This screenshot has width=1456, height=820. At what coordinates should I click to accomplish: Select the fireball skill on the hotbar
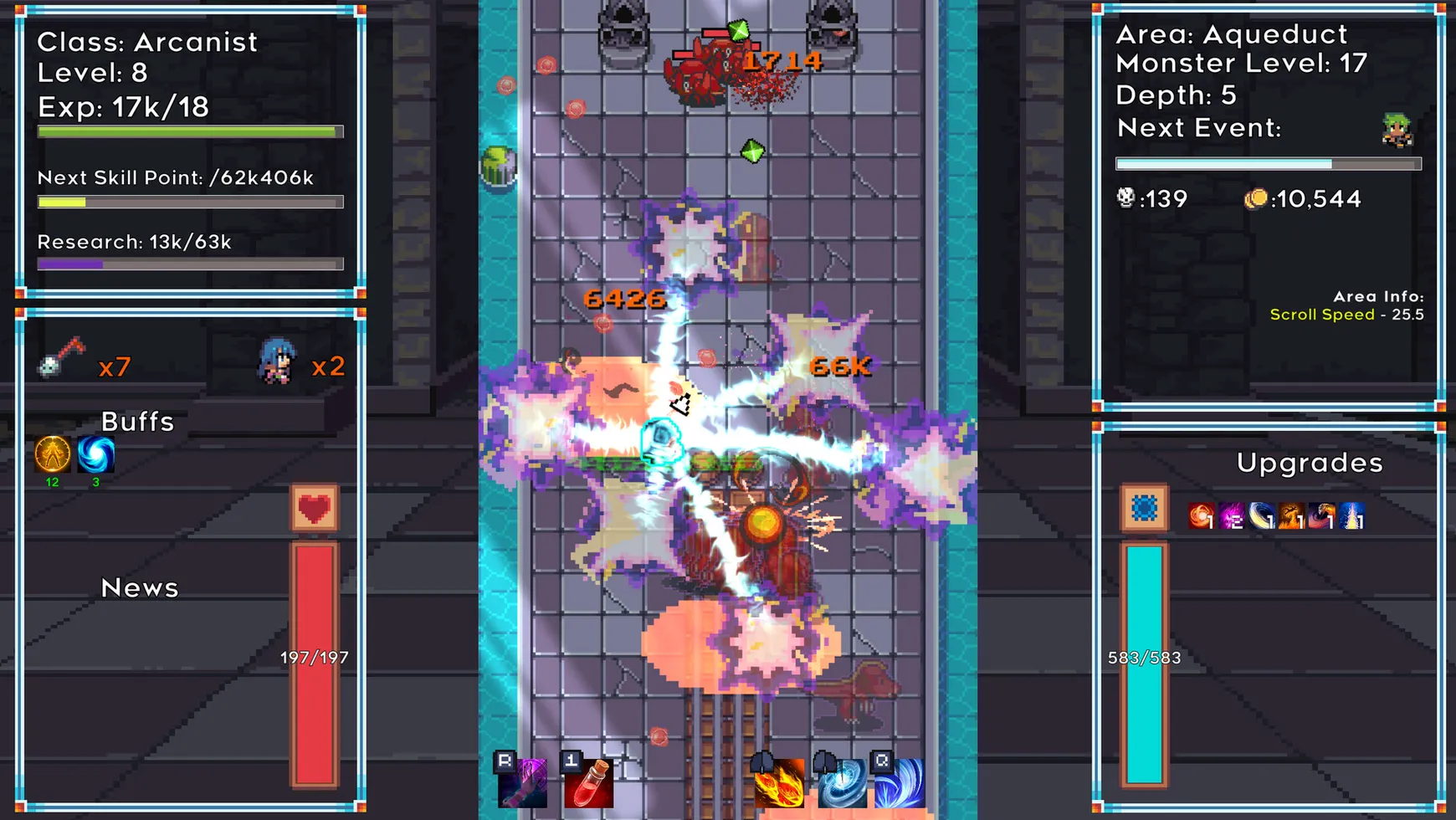coord(781,782)
